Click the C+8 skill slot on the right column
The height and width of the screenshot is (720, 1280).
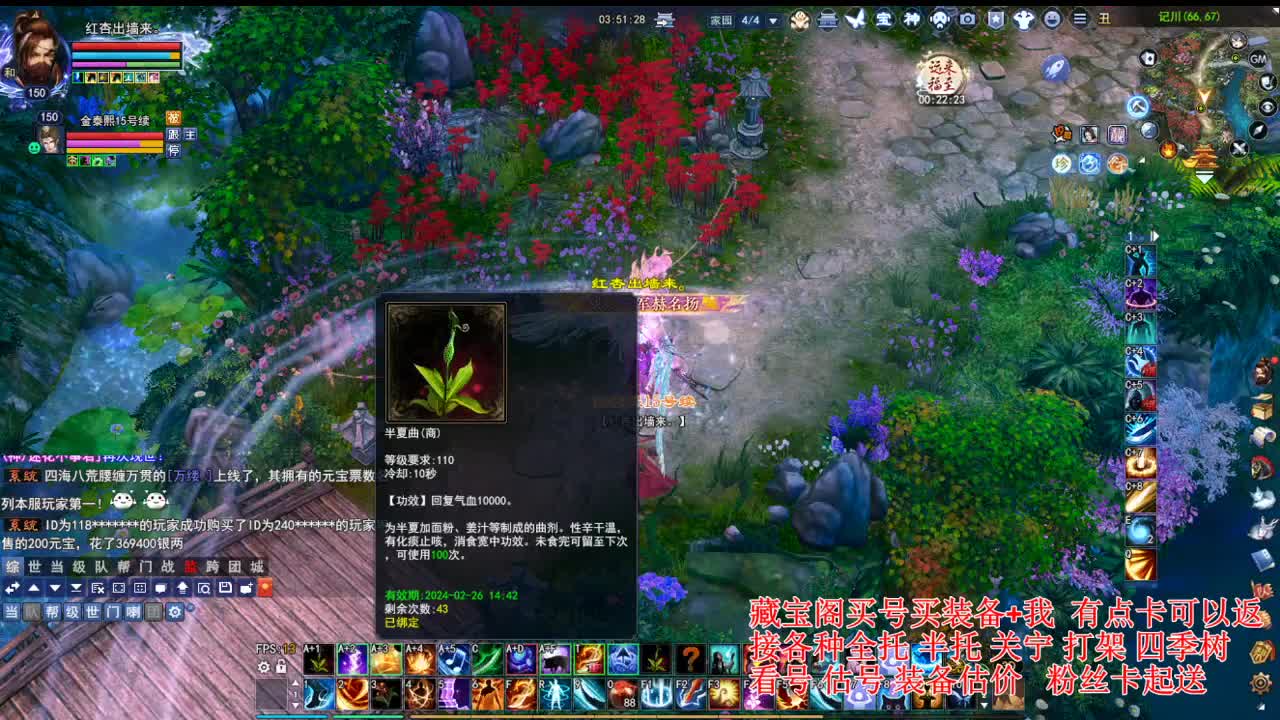click(x=1140, y=499)
